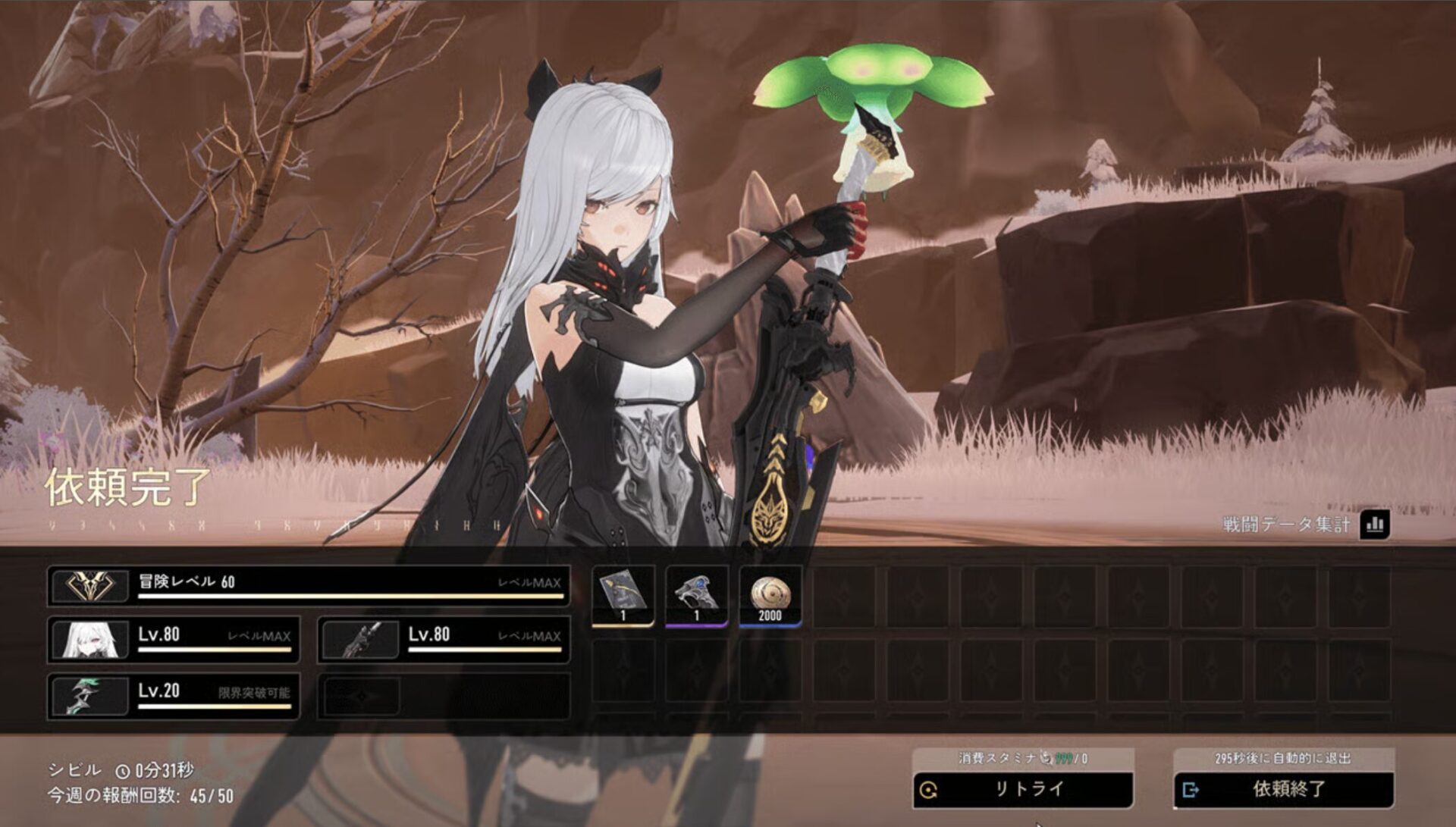Click the リトライ retry button
Screen dimensions: 1456x827
pos(1022,789)
